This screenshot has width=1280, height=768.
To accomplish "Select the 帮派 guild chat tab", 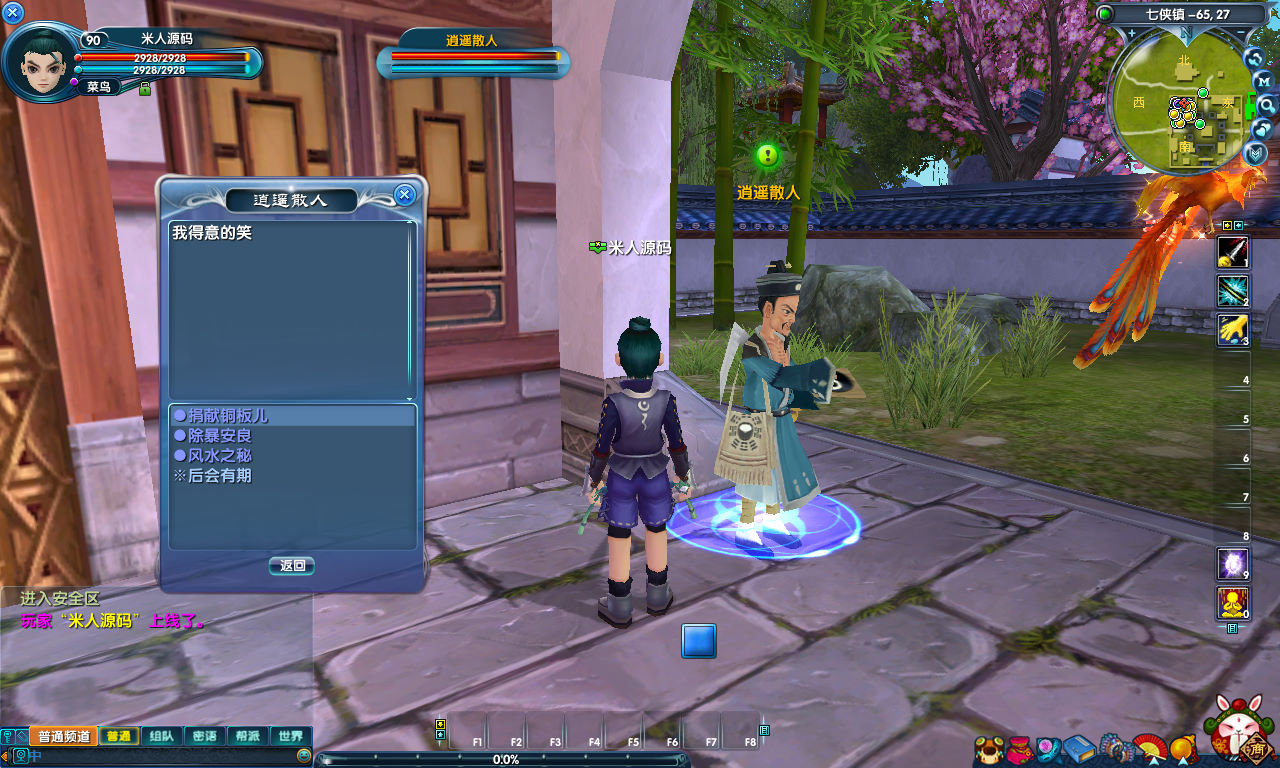I will tap(248, 736).
